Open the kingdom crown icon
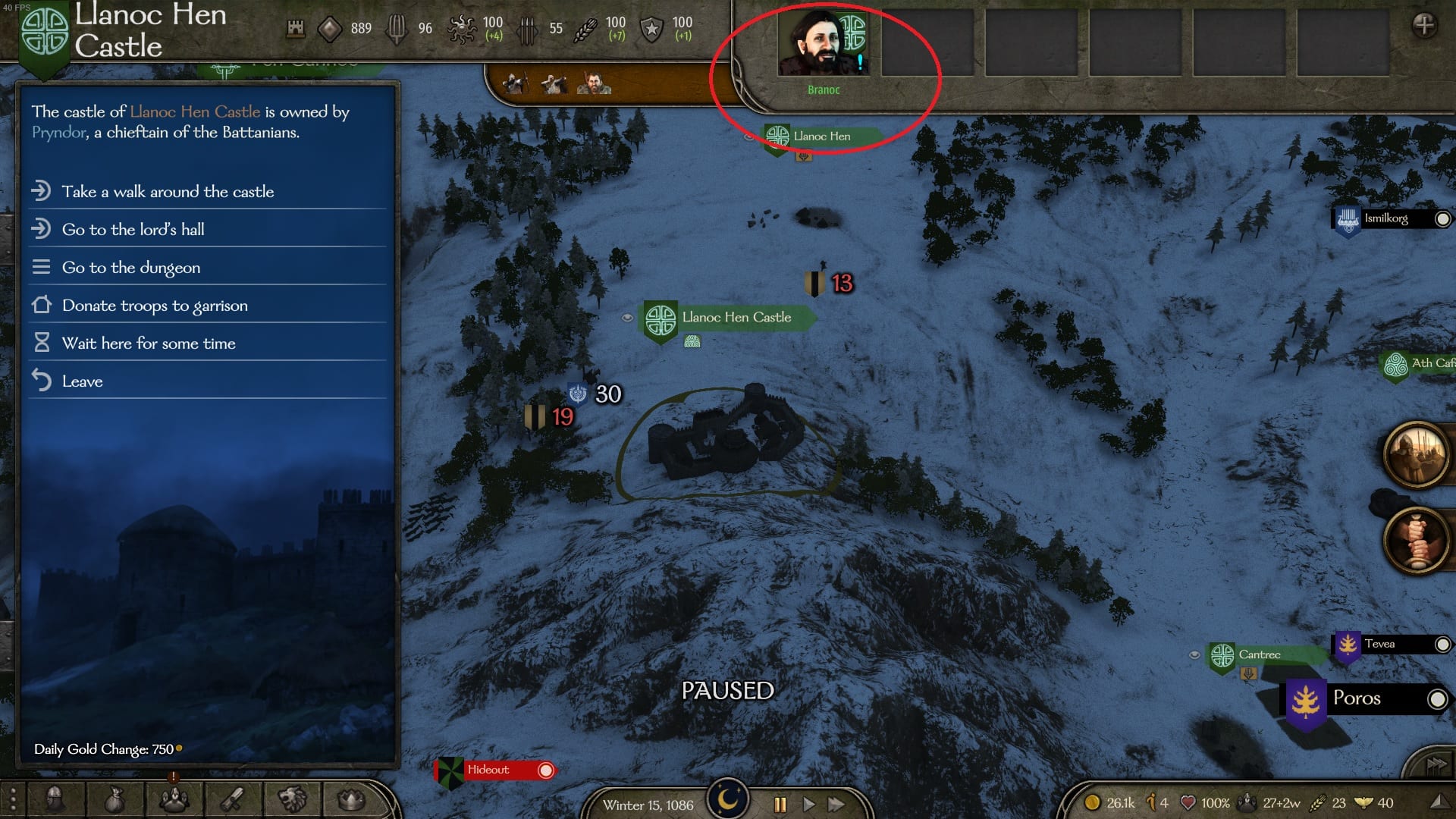Viewport: 1456px width, 819px height. coord(351,799)
